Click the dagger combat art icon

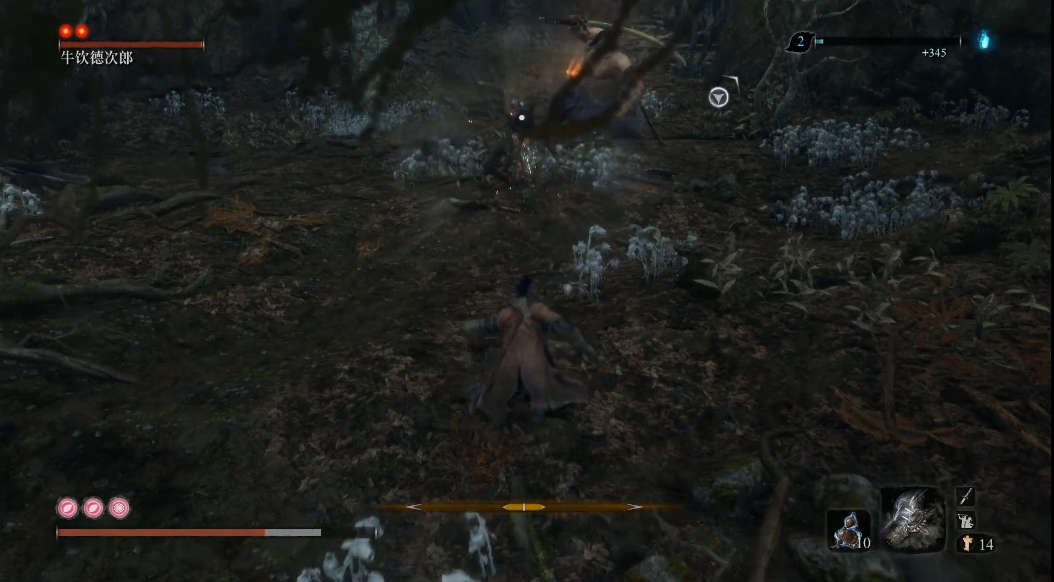[x=965, y=495]
